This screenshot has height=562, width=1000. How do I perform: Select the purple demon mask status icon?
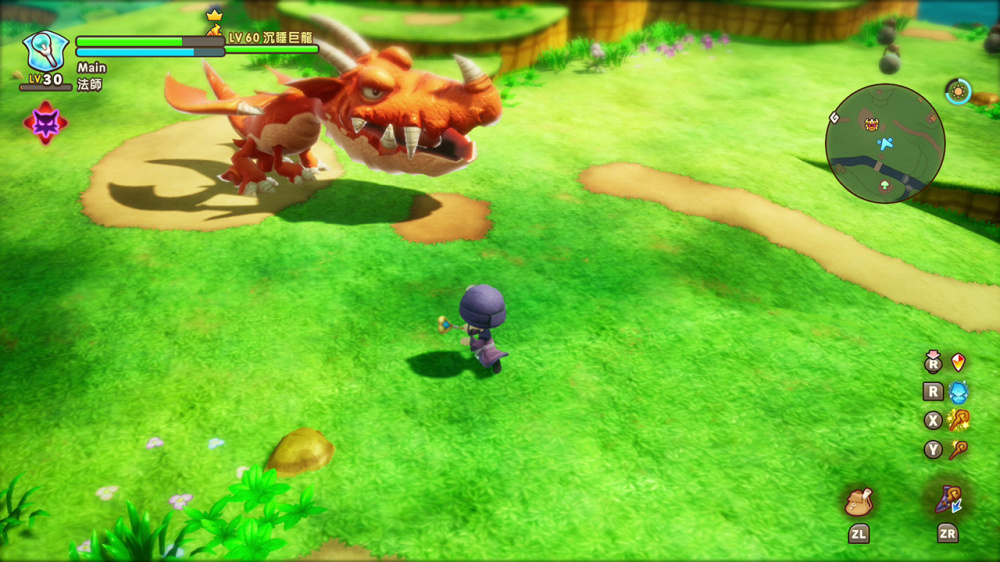(45, 122)
